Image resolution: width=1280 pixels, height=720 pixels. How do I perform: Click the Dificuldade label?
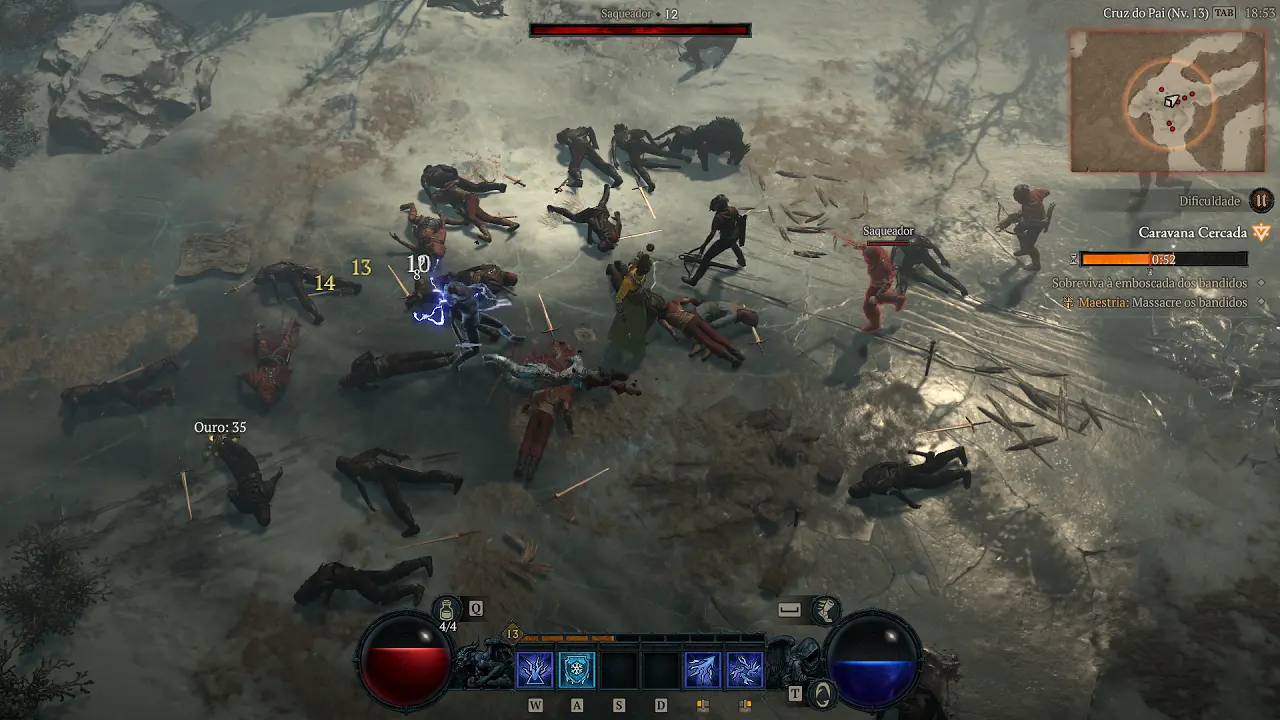click(1209, 201)
